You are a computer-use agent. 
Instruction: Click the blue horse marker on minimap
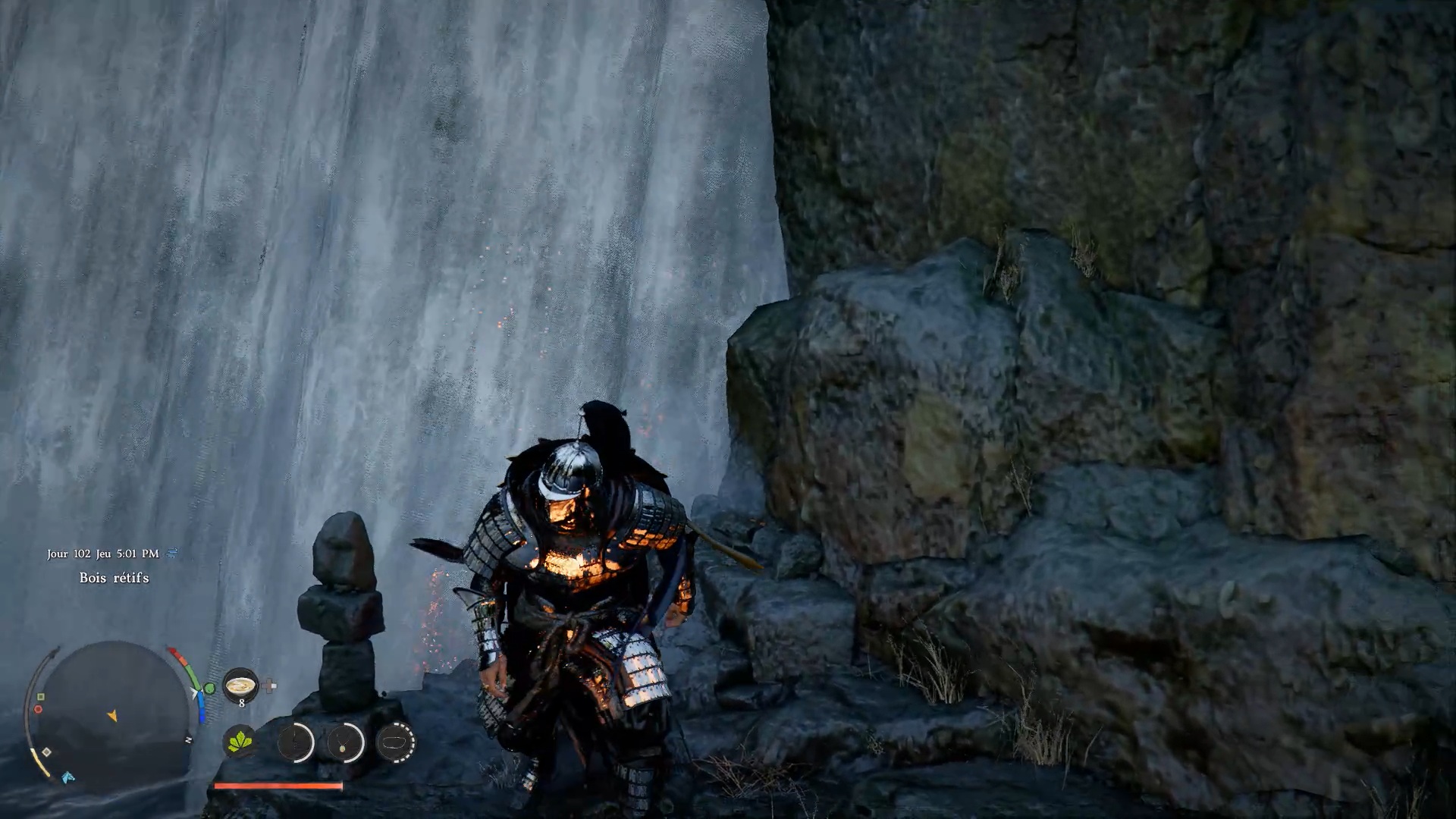[x=68, y=777]
